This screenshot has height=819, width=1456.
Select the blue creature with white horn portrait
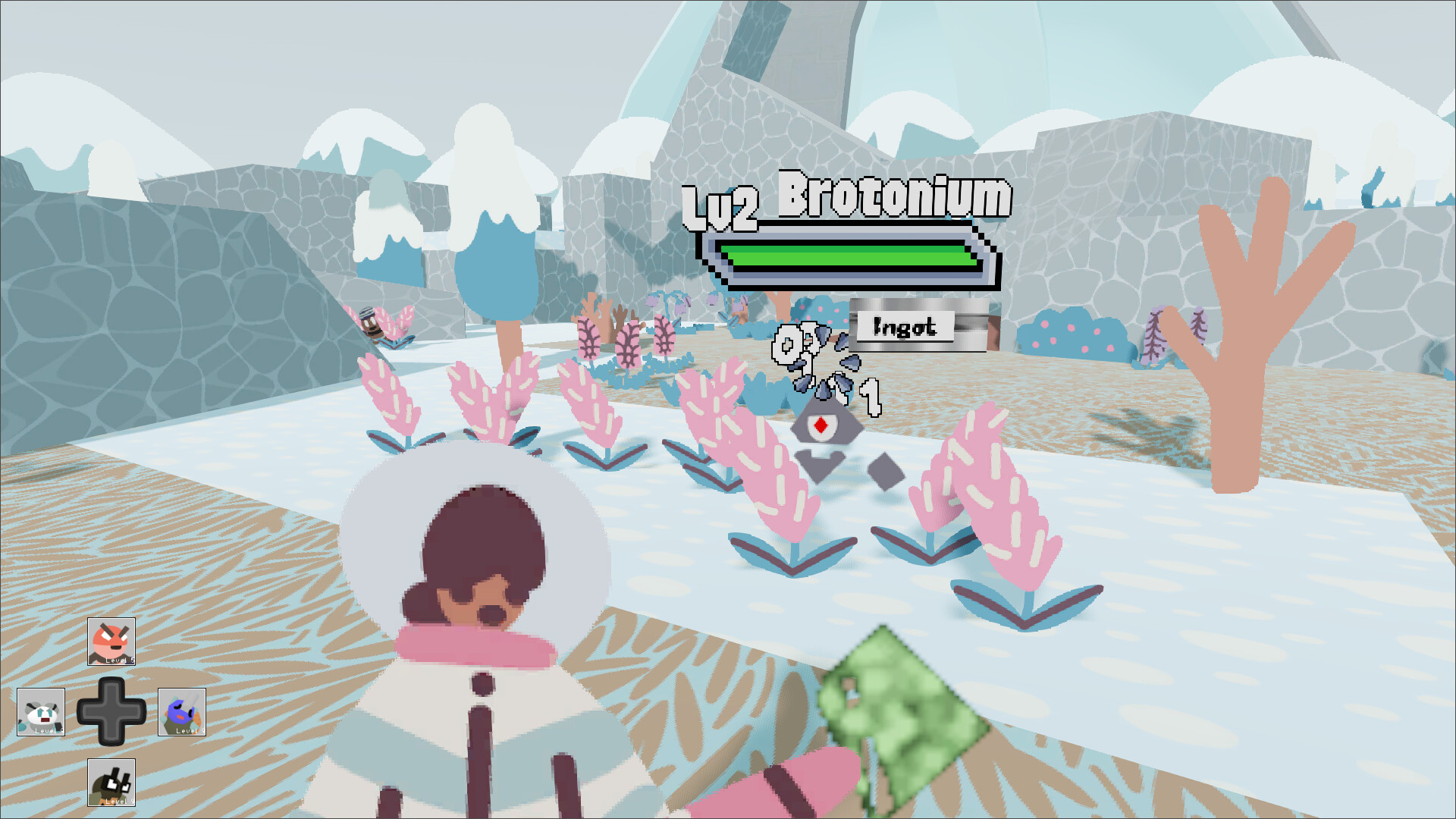(182, 713)
